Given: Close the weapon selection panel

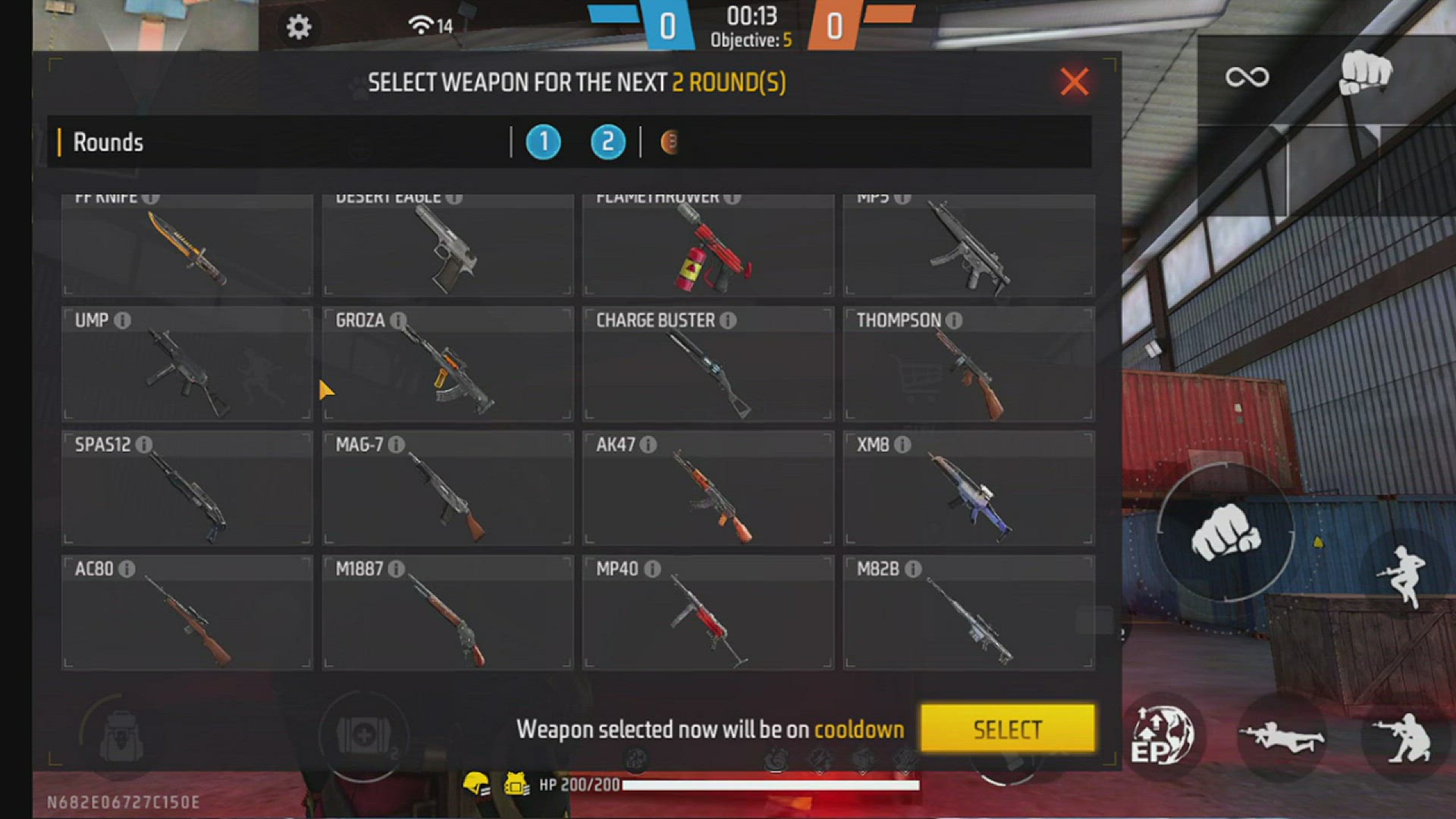Looking at the screenshot, I should [x=1074, y=81].
